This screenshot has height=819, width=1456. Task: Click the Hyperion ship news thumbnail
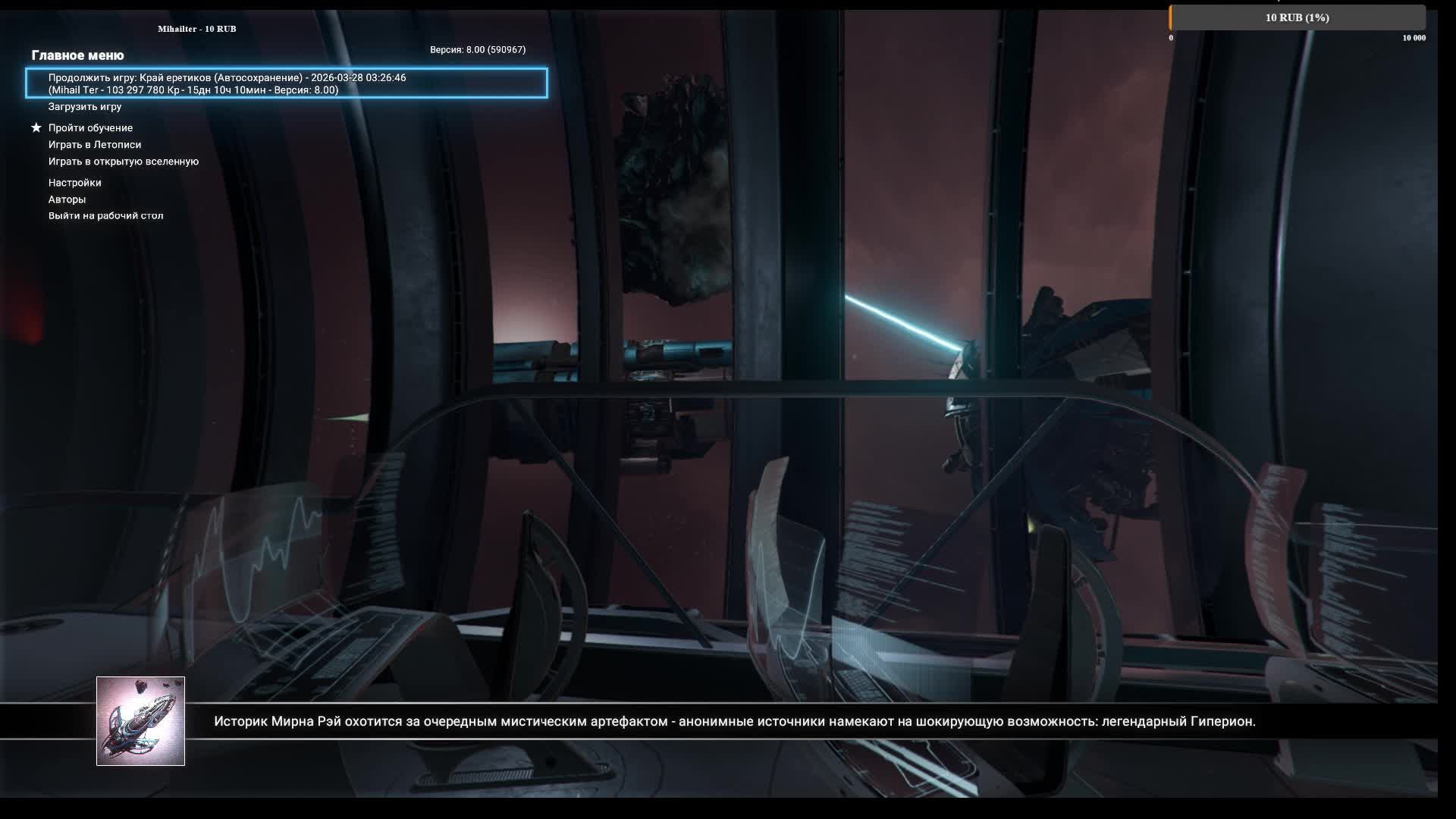pyautogui.click(x=140, y=721)
